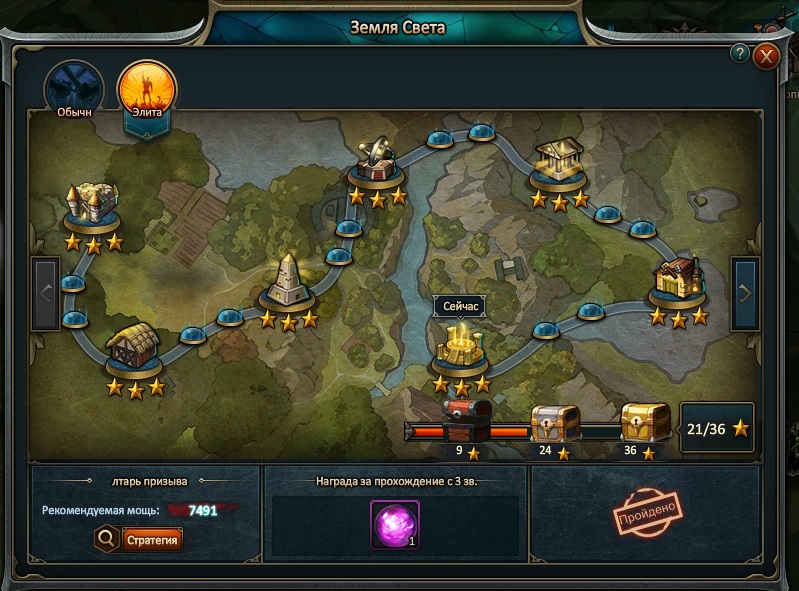
Task: Inspect the purple orb reward item
Action: click(x=395, y=525)
